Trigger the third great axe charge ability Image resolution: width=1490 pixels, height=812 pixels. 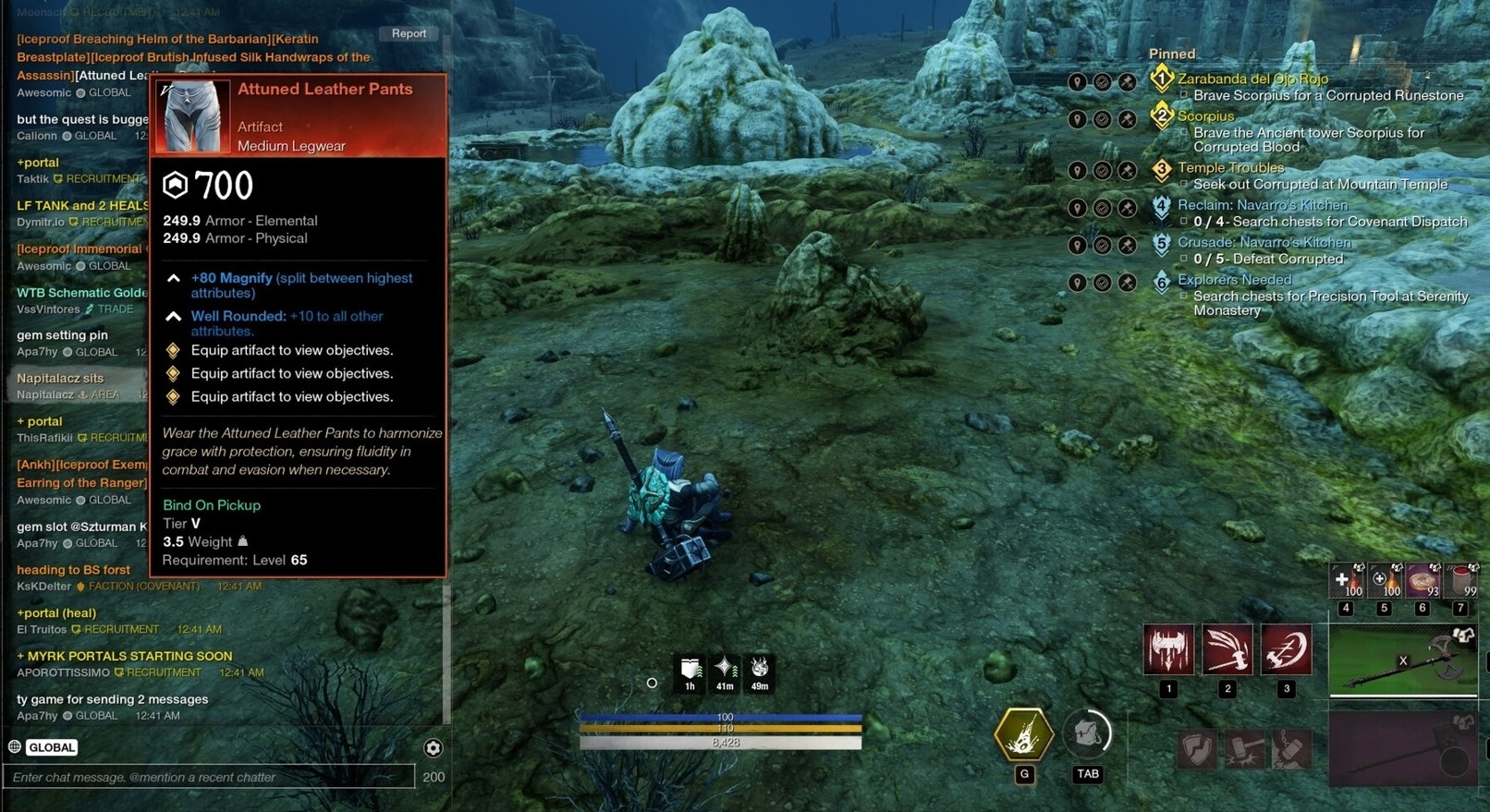pyautogui.click(x=1286, y=649)
